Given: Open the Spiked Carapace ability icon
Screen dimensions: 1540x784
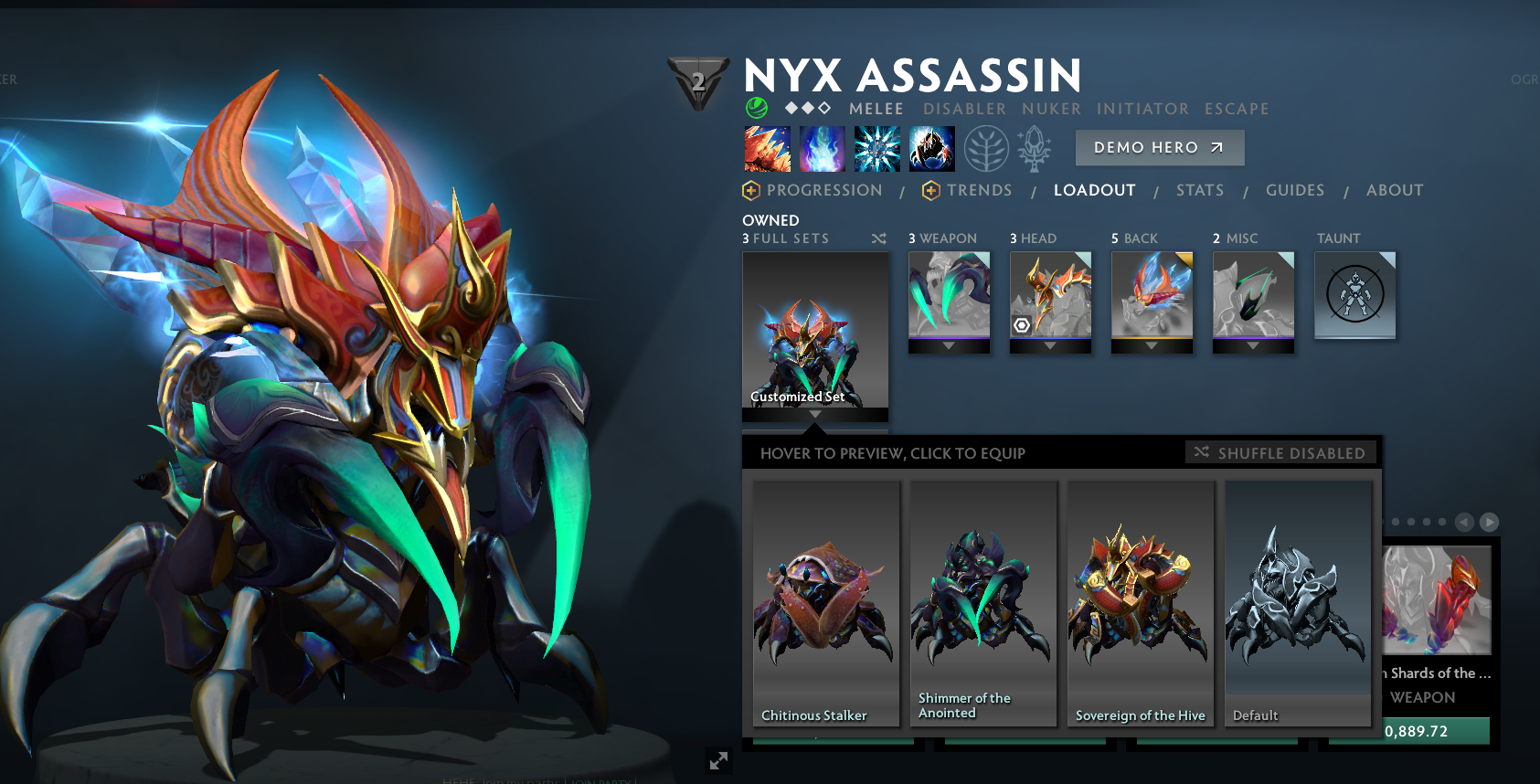Looking at the screenshot, I should click(x=876, y=148).
